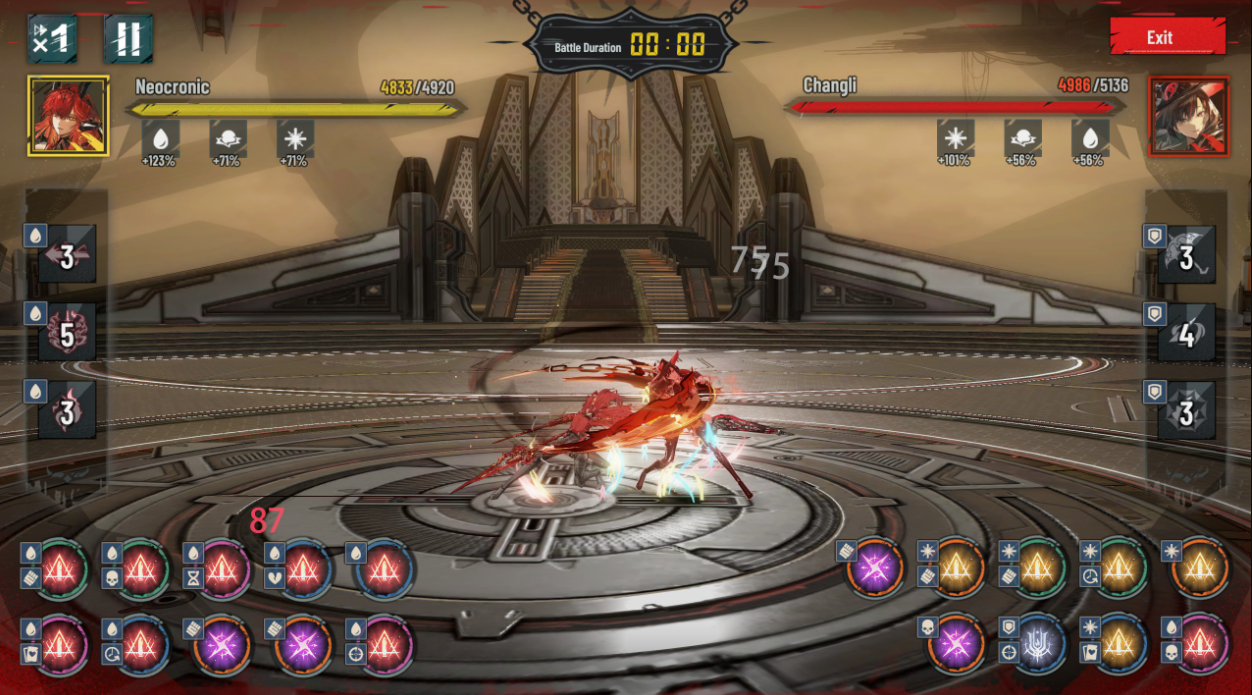The image size is (1252, 695).
Task: Click the red Exit button
Action: (1167, 37)
